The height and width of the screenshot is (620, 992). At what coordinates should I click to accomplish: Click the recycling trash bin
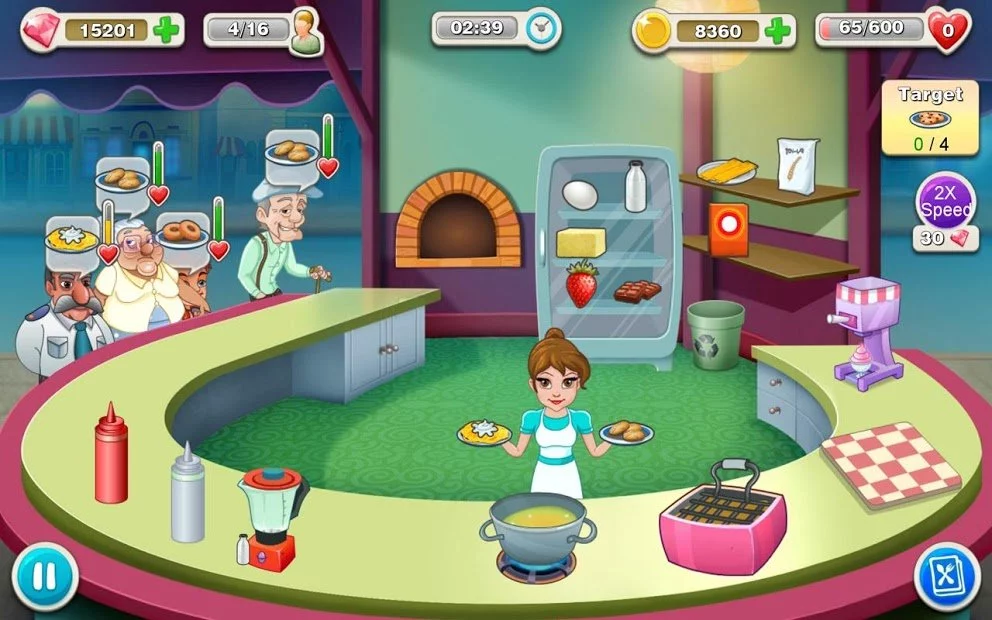pos(715,334)
